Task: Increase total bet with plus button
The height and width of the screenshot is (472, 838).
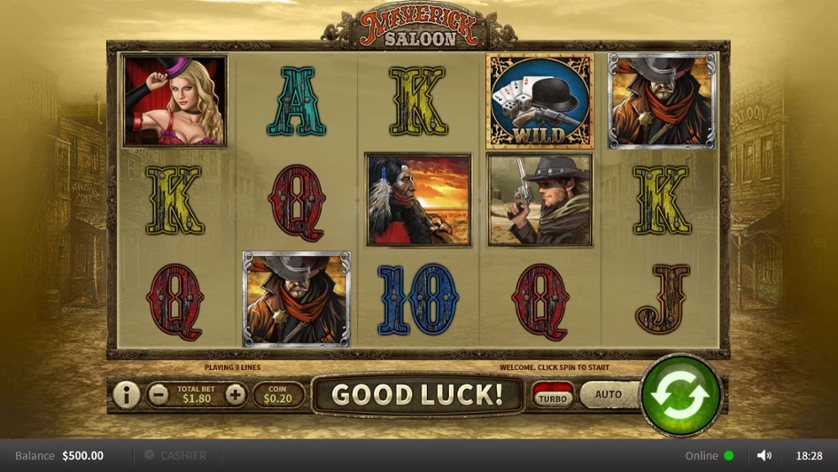Action: pyautogui.click(x=235, y=394)
